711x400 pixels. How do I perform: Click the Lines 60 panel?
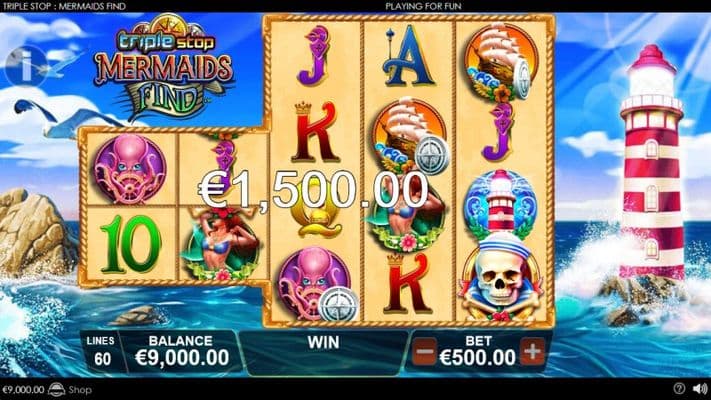click(x=100, y=351)
